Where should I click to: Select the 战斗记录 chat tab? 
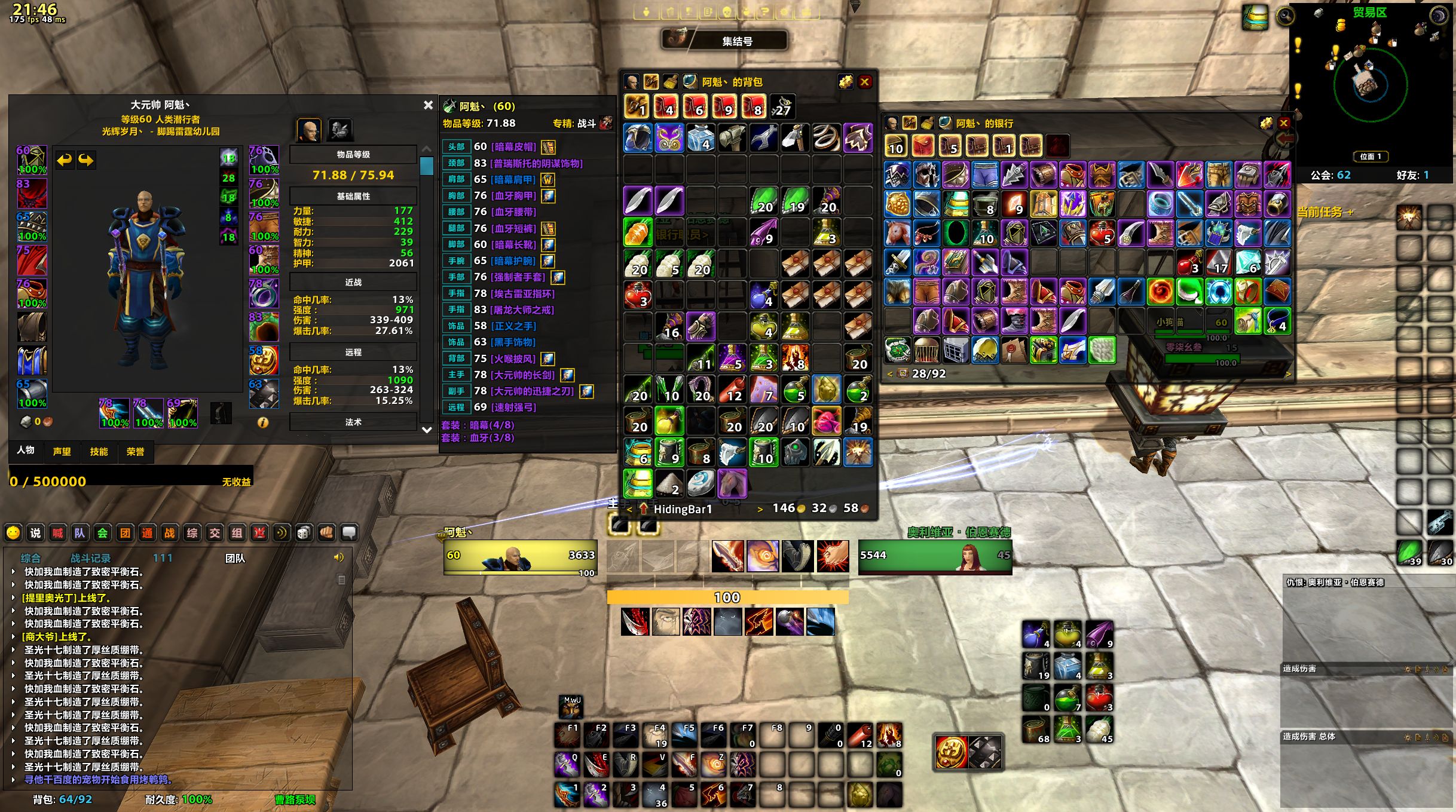pyautogui.click(x=90, y=558)
